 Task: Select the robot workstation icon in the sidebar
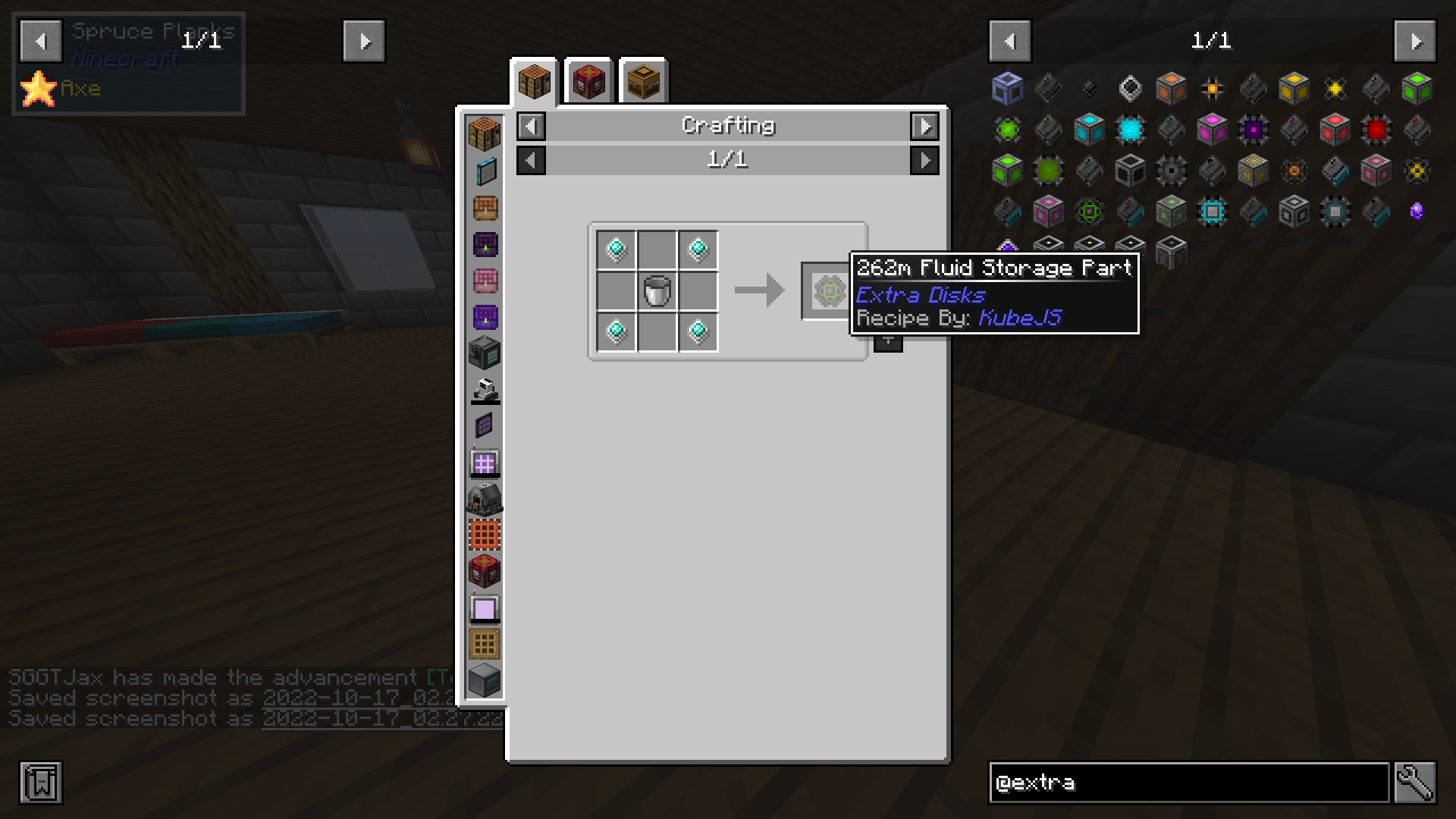(485, 389)
